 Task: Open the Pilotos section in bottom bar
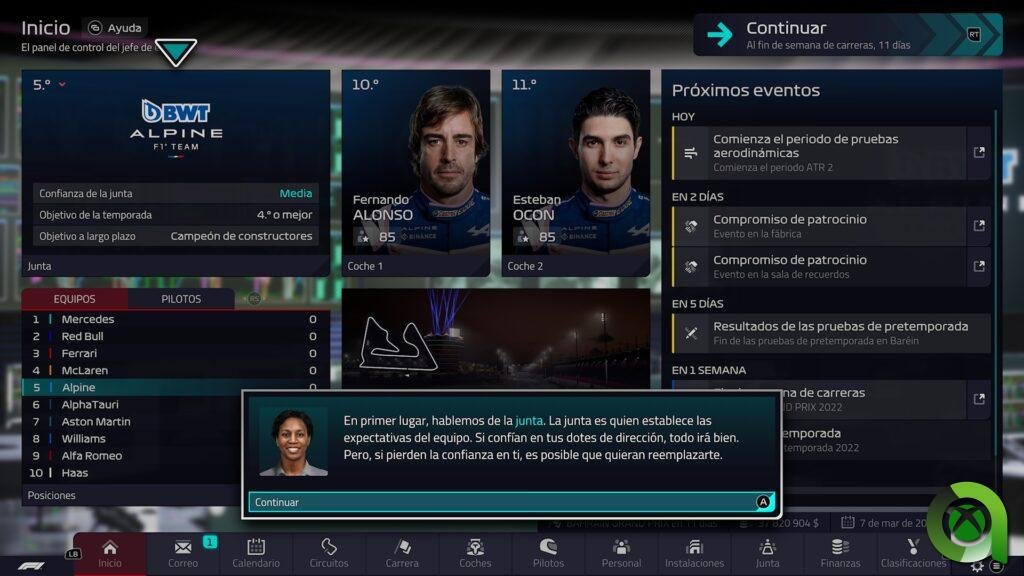click(548, 553)
